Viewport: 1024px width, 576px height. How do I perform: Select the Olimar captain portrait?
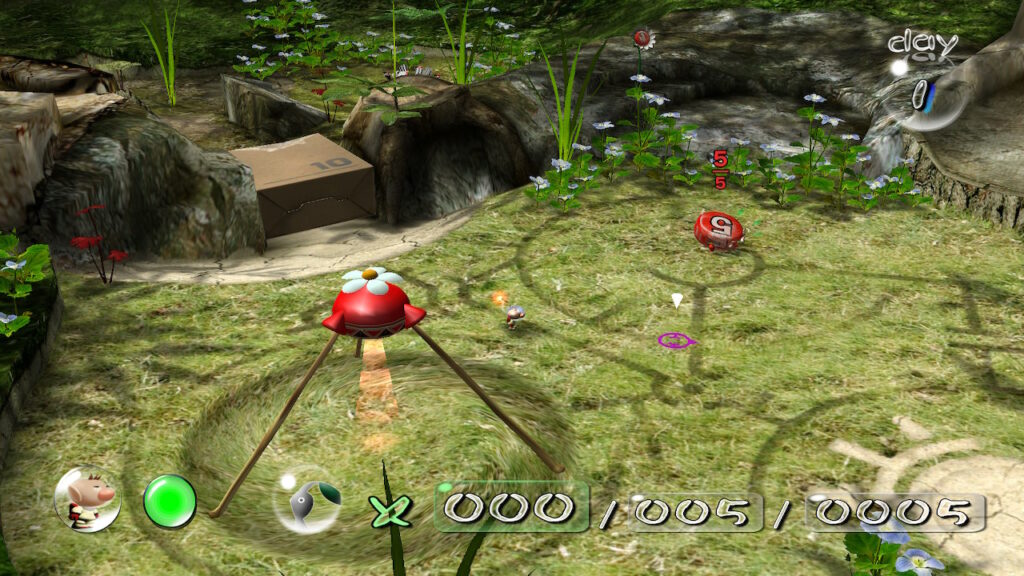click(x=87, y=498)
